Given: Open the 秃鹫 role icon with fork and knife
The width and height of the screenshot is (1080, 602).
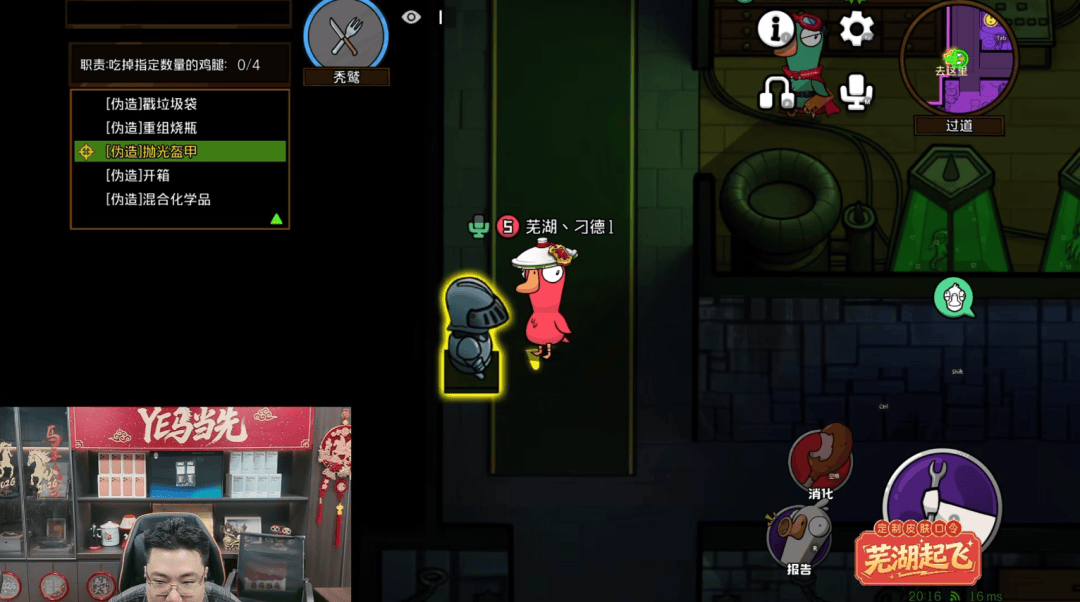Looking at the screenshot, I should pyautogui.click(x=346, y=36).
